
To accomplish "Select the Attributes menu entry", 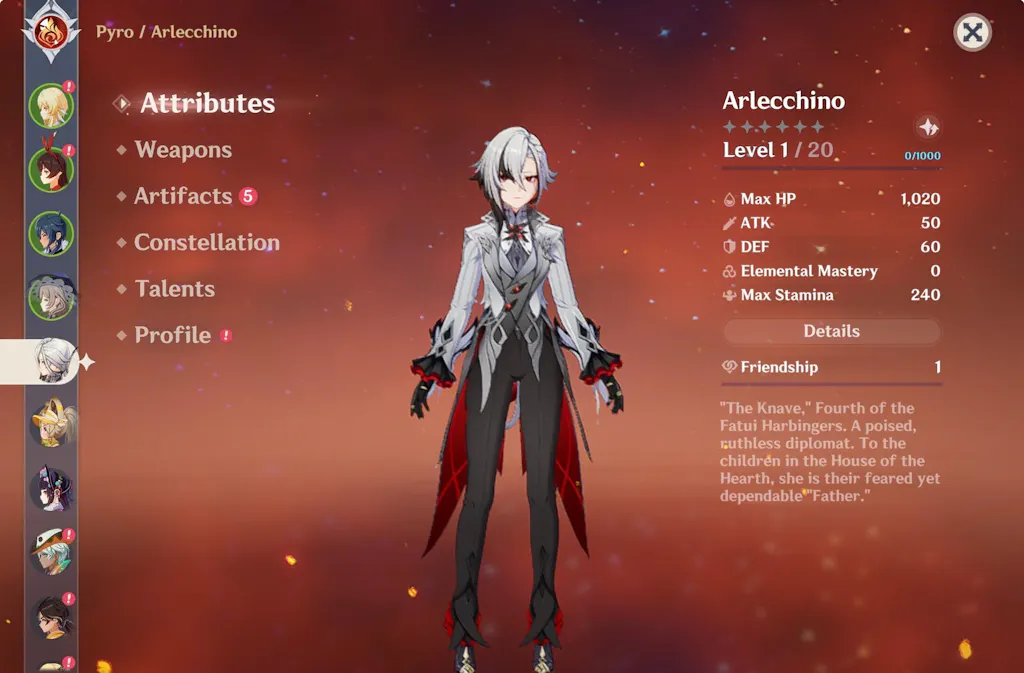I will click(207, 103).
